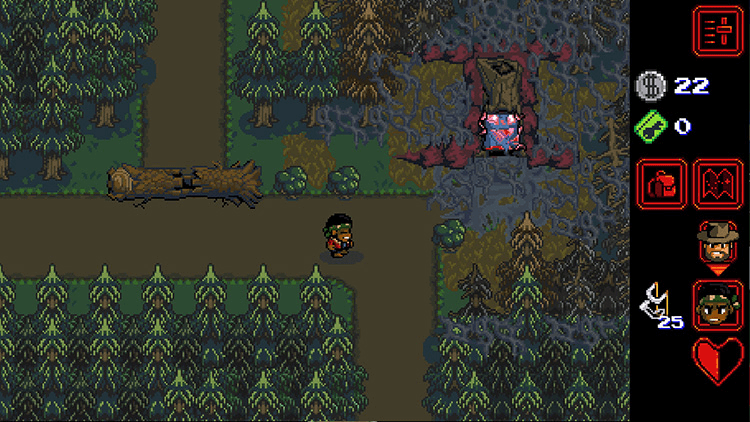Switch to the character wearing the hat
750x422 pixels.
tap(718, 241)
